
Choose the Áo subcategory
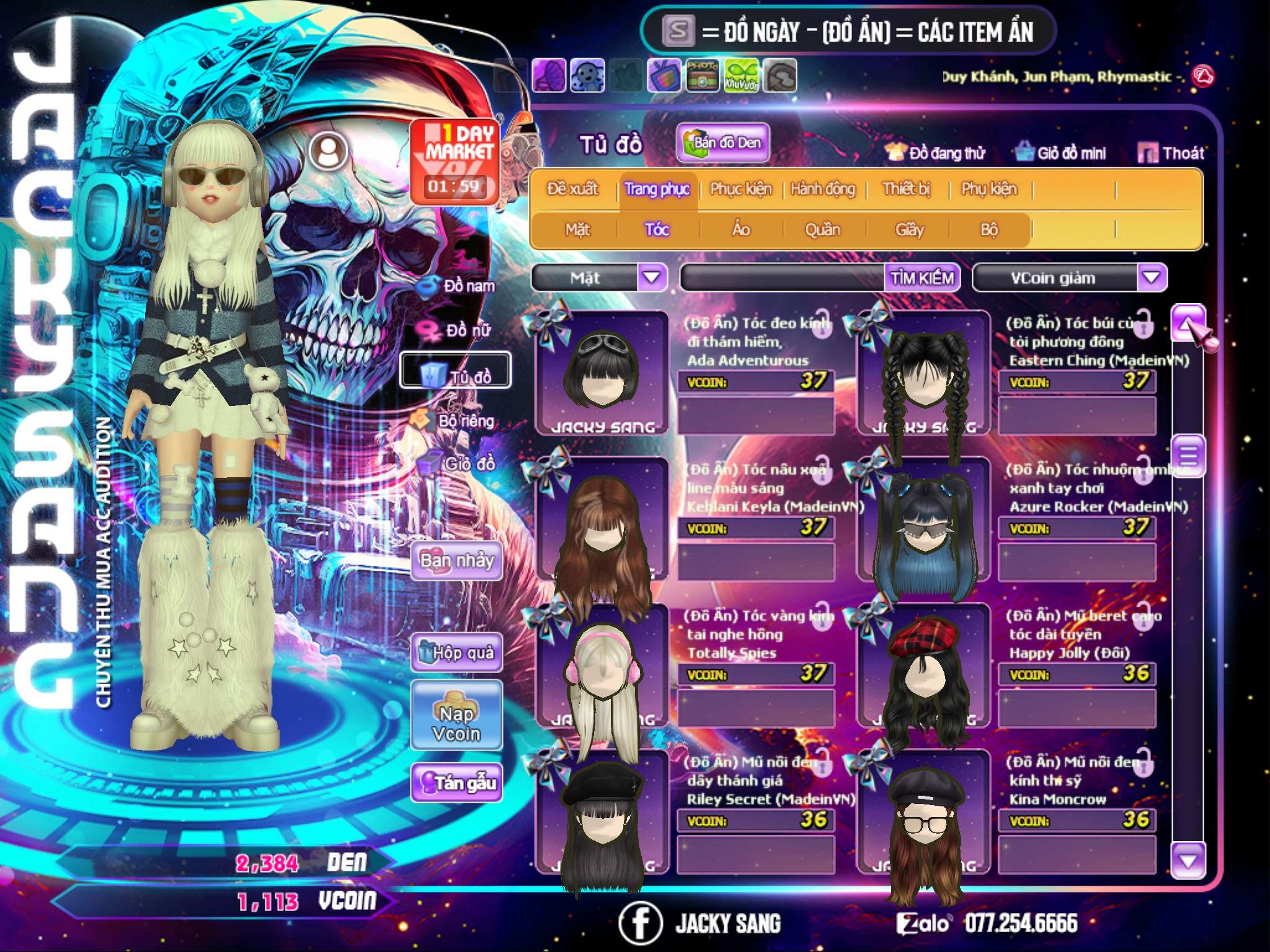(x=740, y=230)
